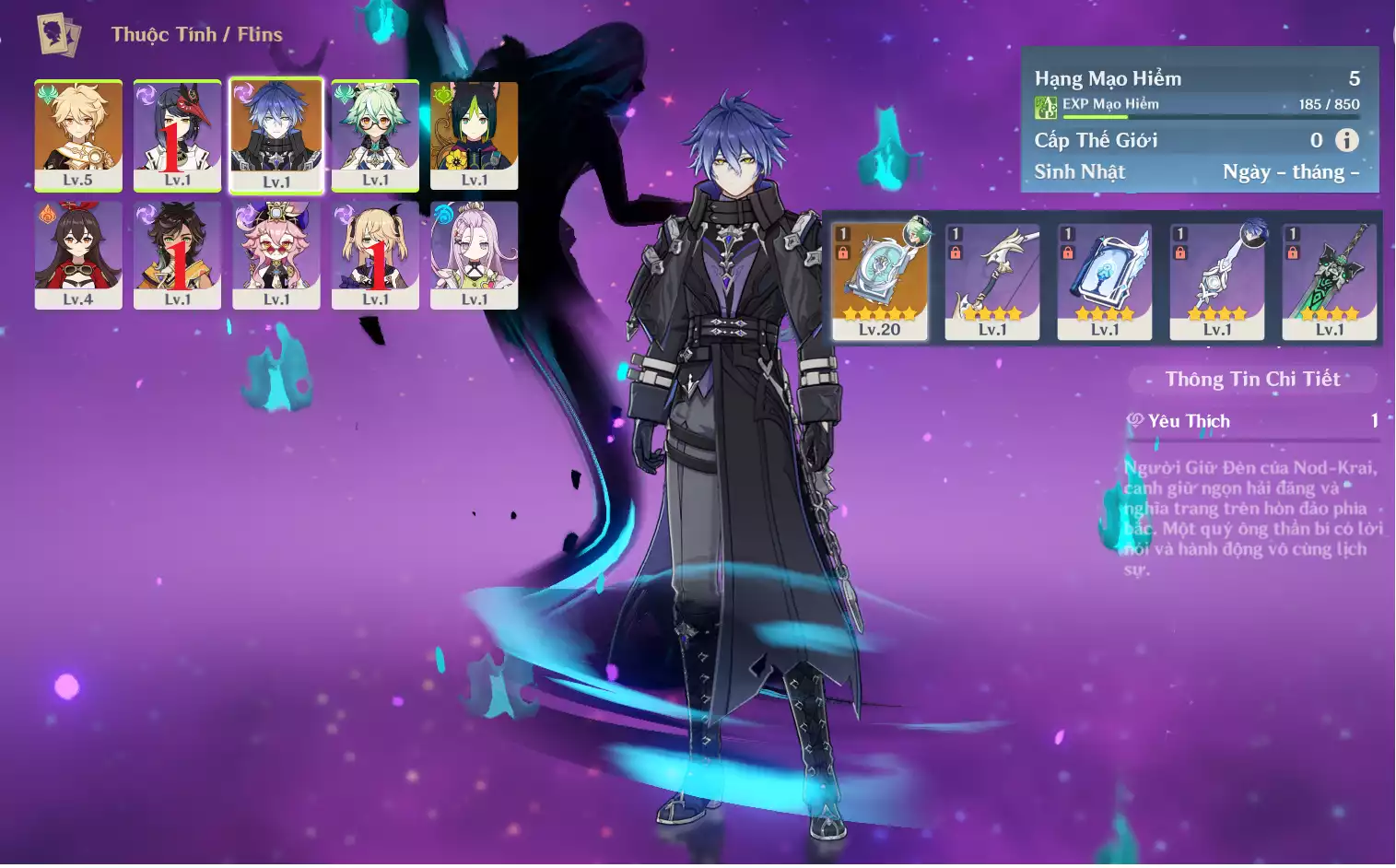Open World Level info icon
Screen dimensions: 1396x868
[x=1347, y=140]
